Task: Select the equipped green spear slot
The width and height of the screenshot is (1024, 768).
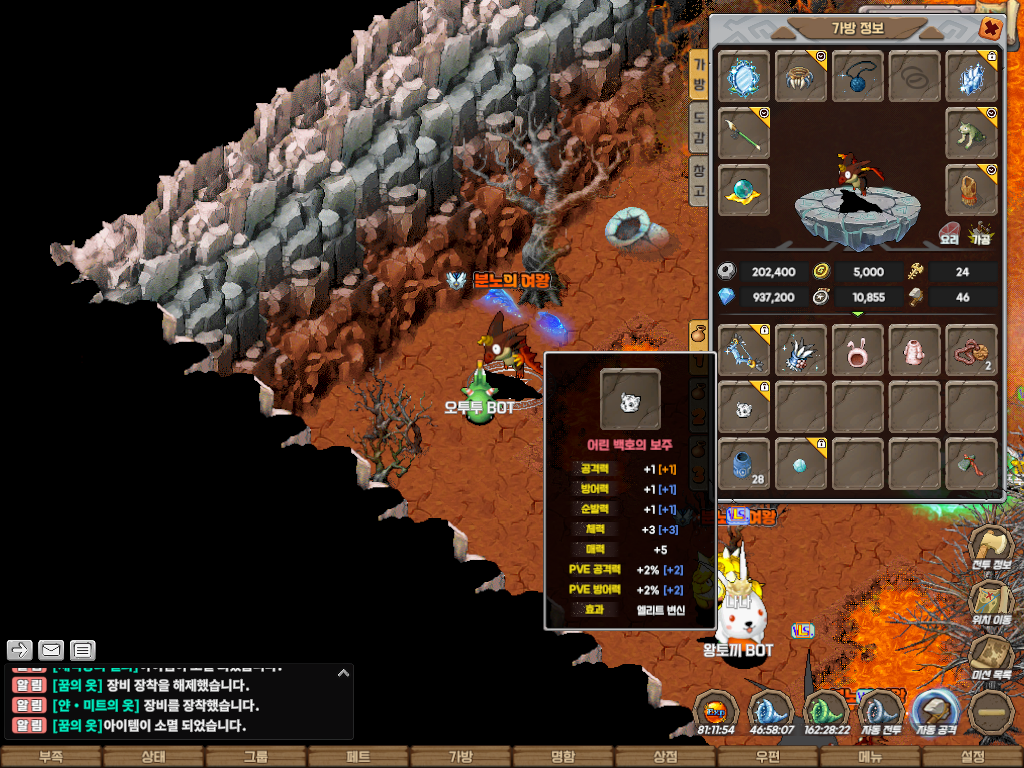Action: point(744,134)
